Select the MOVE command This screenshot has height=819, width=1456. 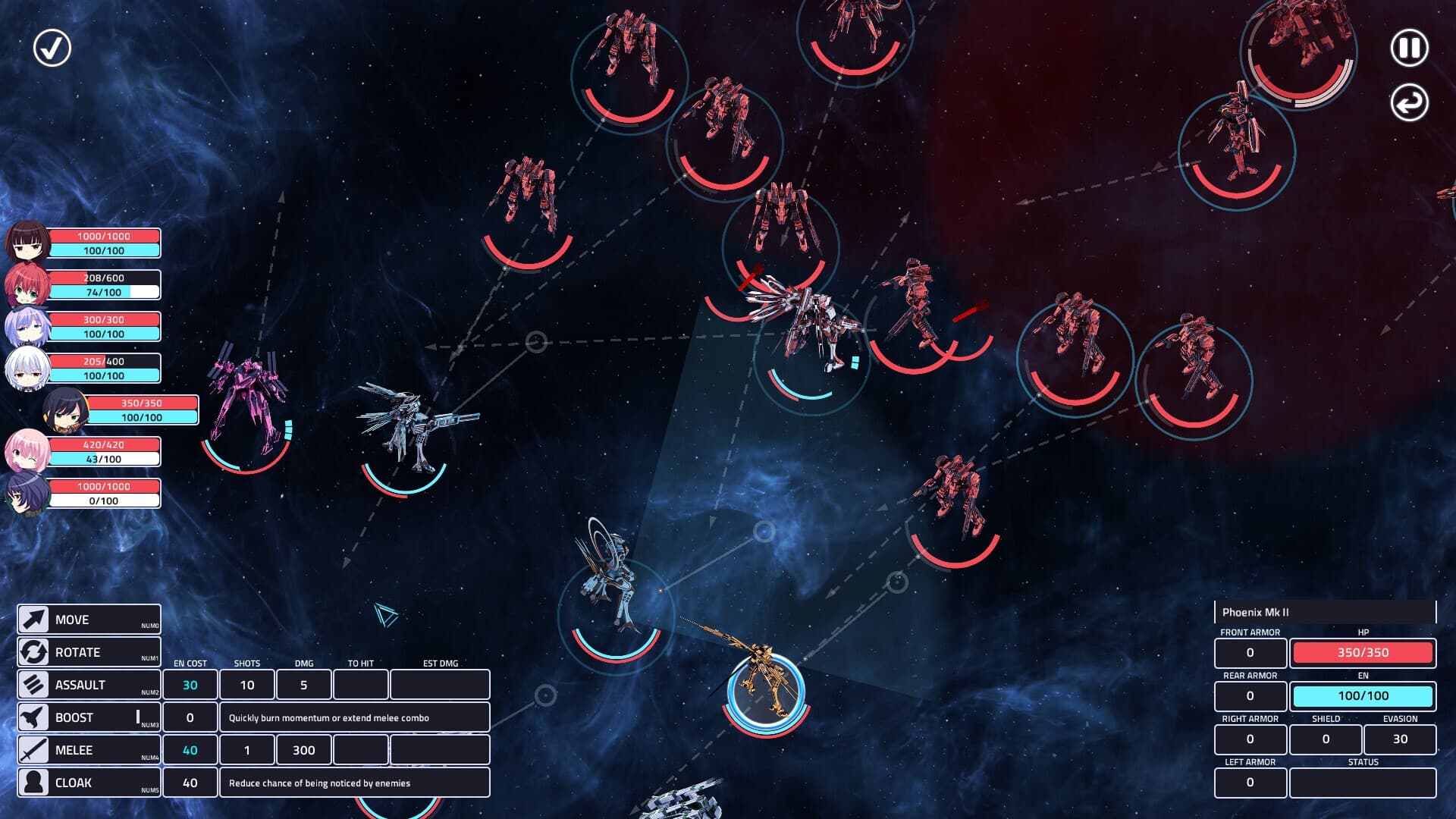coord(89,620)
